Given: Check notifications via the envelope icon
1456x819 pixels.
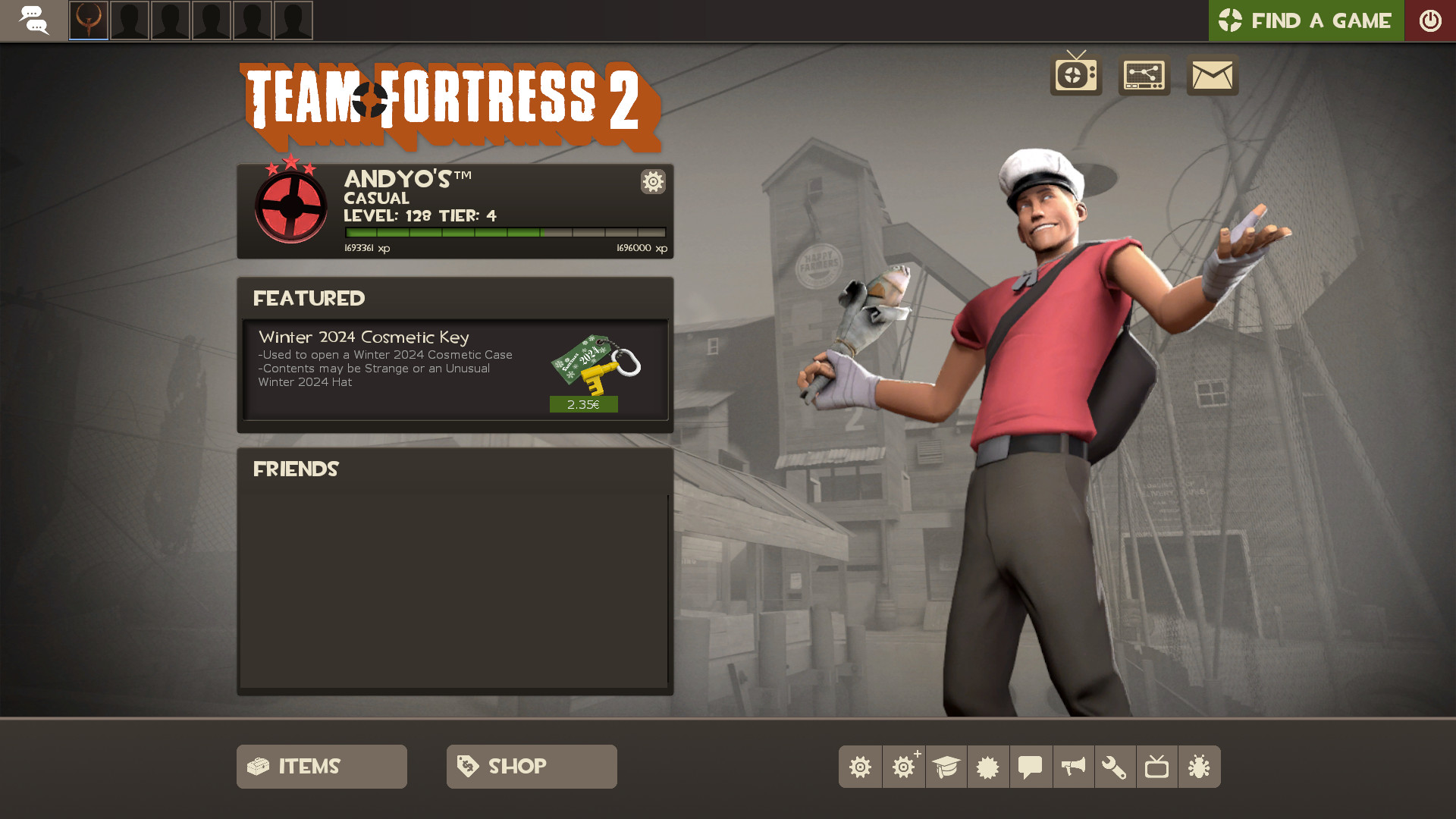Looking at the screenshot, I should pos(1211,76).
